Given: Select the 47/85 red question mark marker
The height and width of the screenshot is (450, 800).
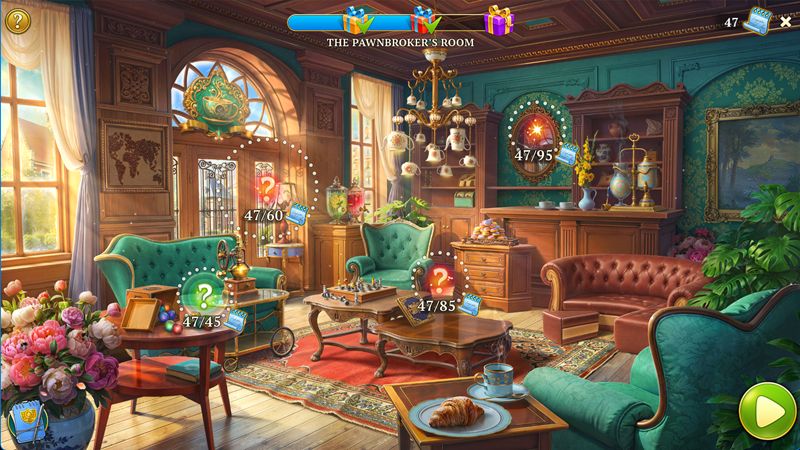Looking at the screenshot, I should (x=441, y=279).
